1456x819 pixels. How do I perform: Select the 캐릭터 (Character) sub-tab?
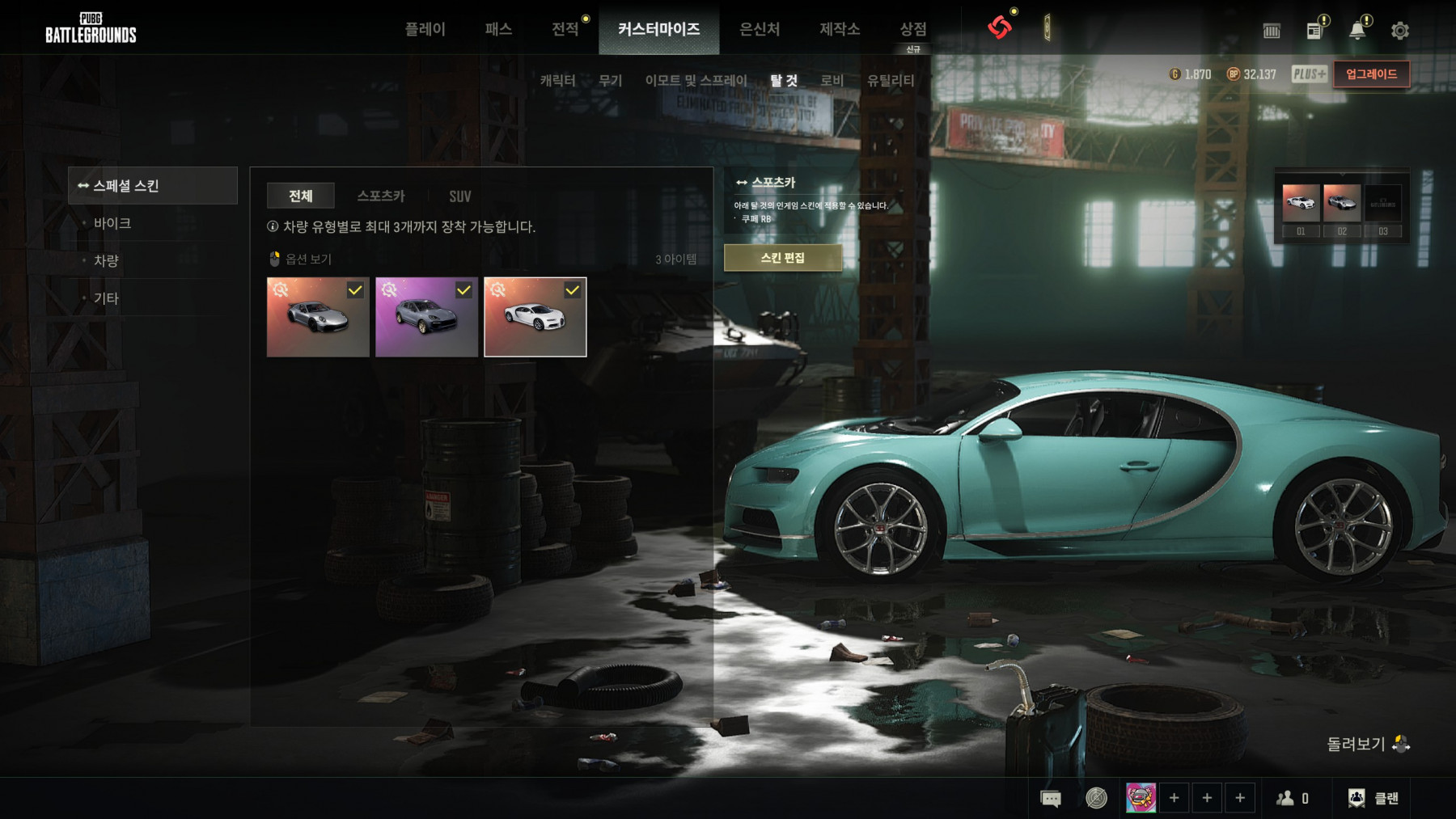(557, 80)
